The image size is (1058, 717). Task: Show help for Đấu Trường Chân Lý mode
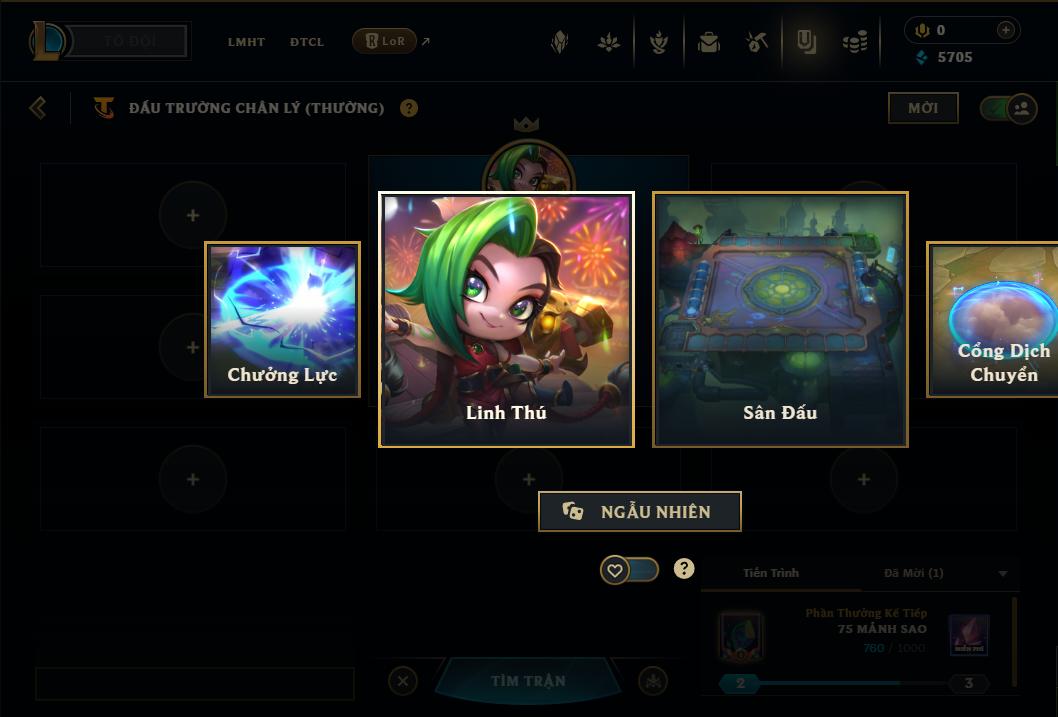pos(409,108)
